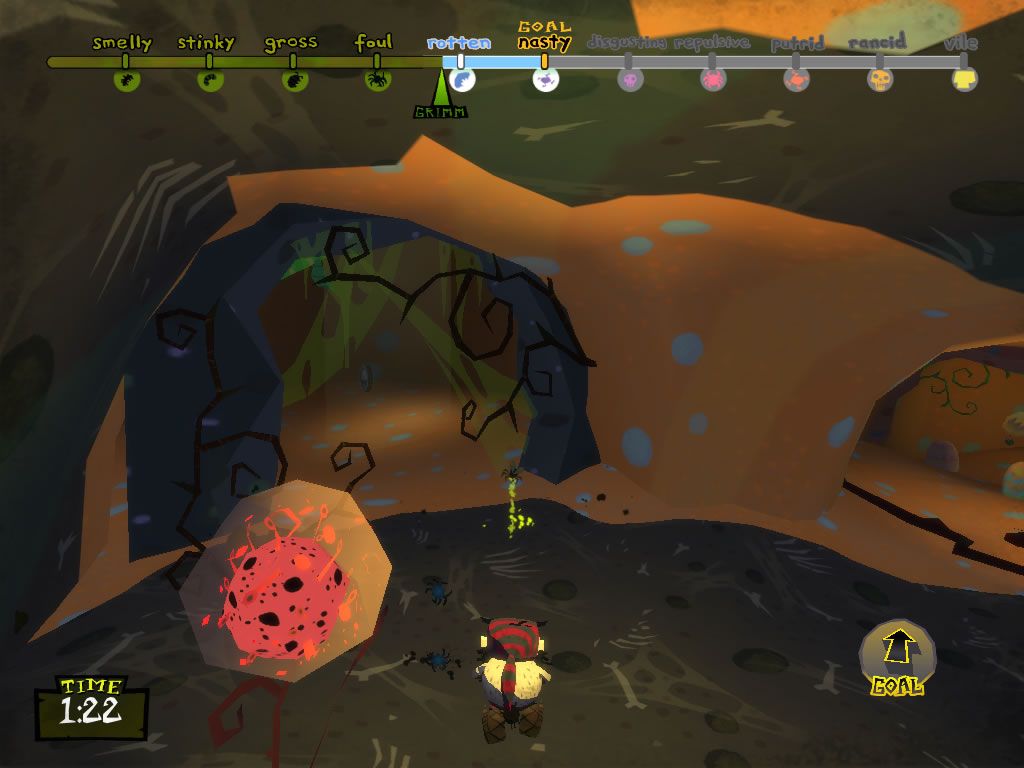Choose the gross milestone bug icon
Image resolution: width=1024 pixels, height=768 pixels.
pyautogui.click(x=293, y=80)
